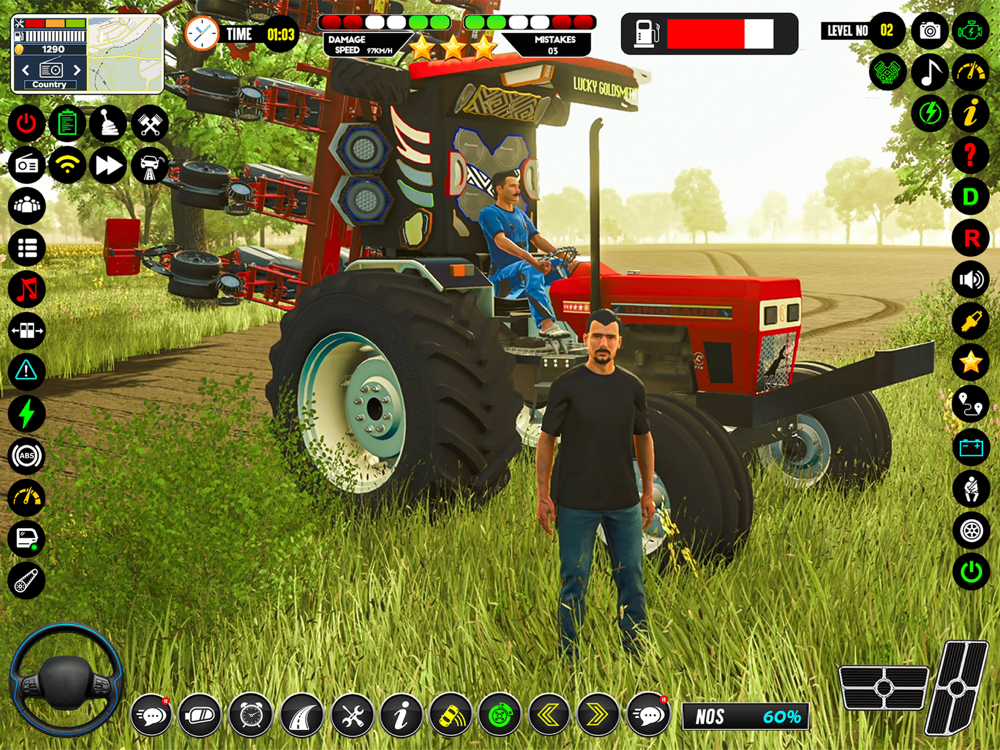Open the red music note icon
Screen dimensions: 1000x750
pyautogui.click(x=27, y=289)
